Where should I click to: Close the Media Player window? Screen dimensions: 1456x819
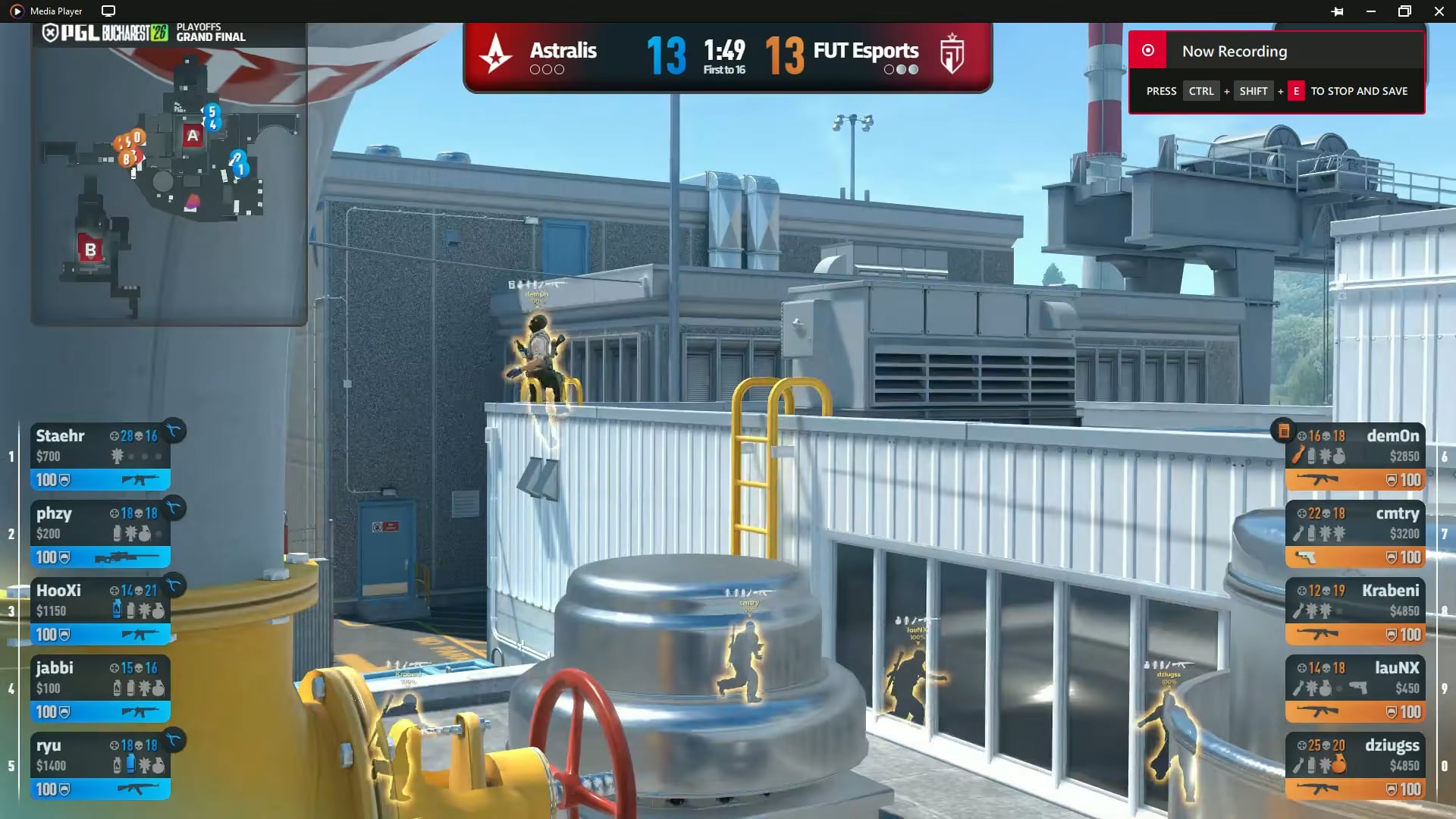pyautogui.click(x=1439, y=11)
